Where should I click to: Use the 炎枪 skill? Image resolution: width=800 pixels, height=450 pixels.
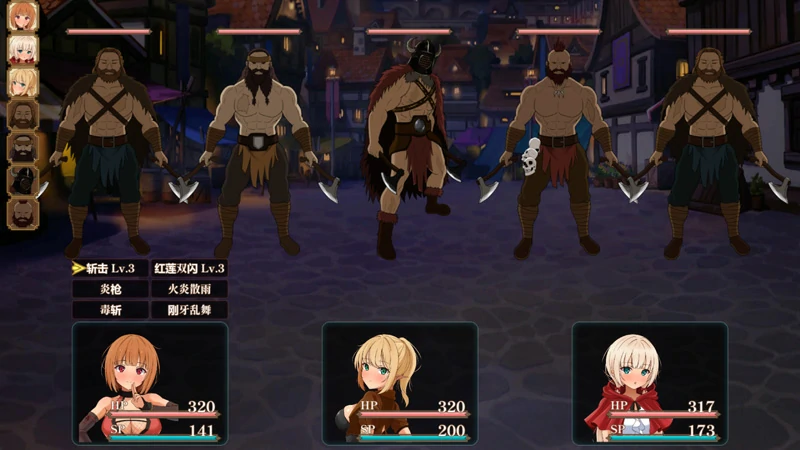[110, 289]
